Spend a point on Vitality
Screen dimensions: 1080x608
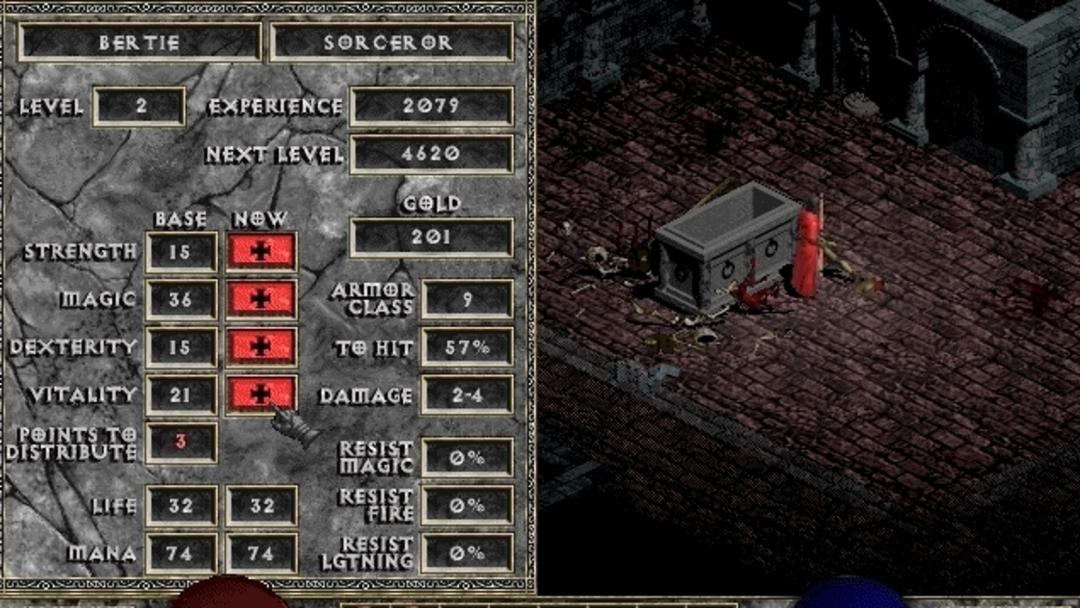pyautogui.click(x=261, y=394)
